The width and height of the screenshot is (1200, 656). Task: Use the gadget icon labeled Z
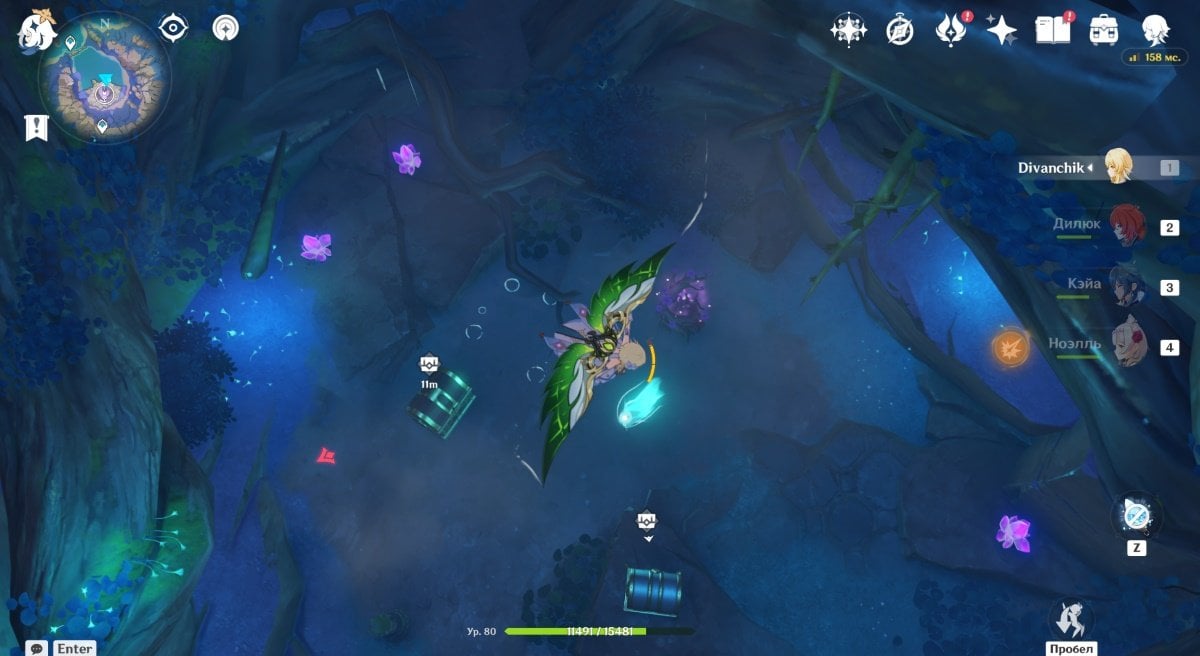(1136, 517)
